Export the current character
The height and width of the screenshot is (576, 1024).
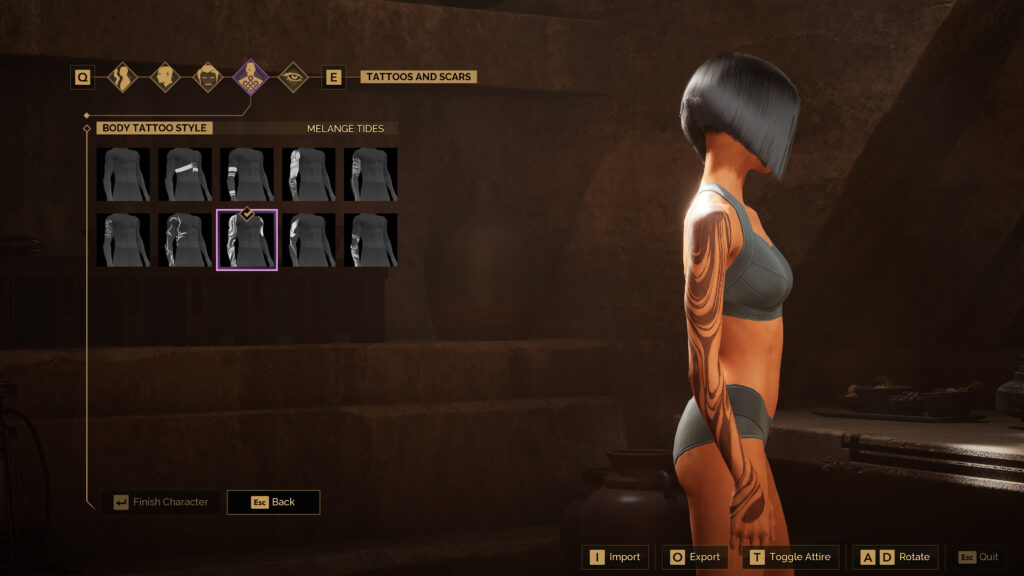click(x=695, y=557)
